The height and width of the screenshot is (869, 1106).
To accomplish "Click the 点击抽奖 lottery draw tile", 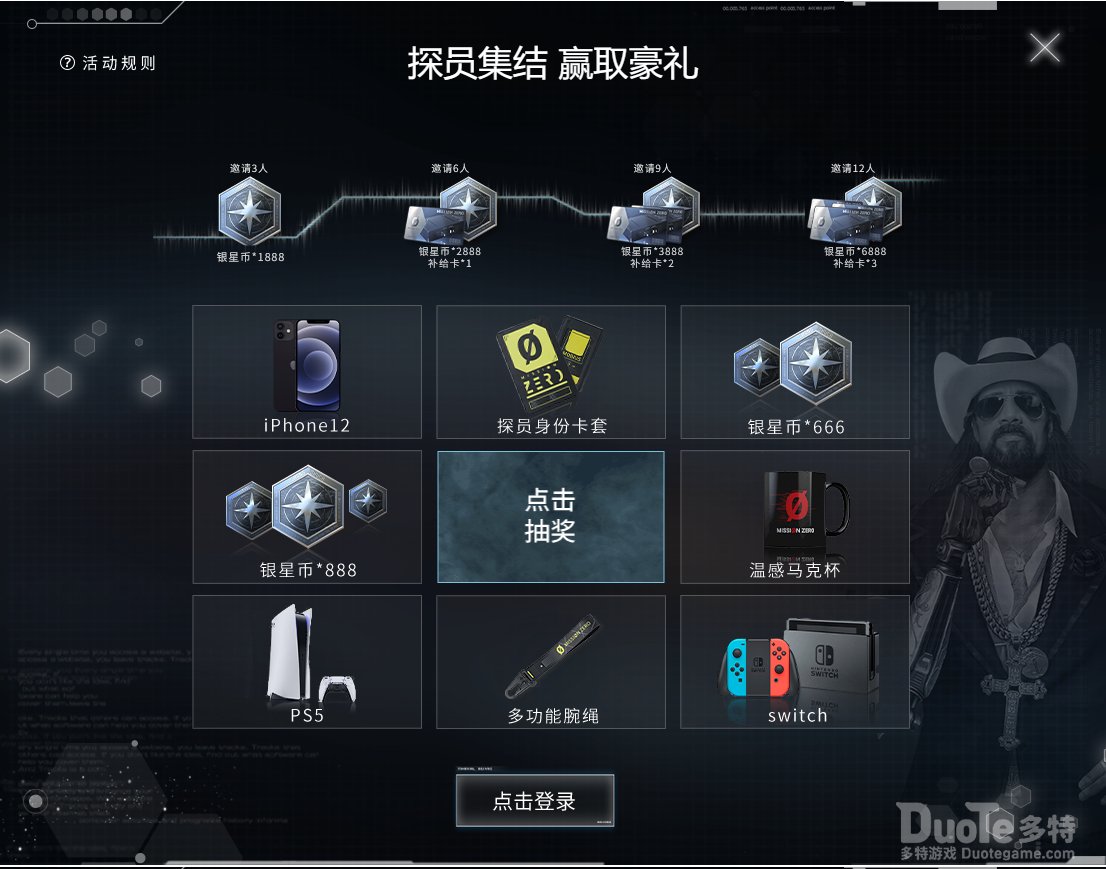I will 550,516.
